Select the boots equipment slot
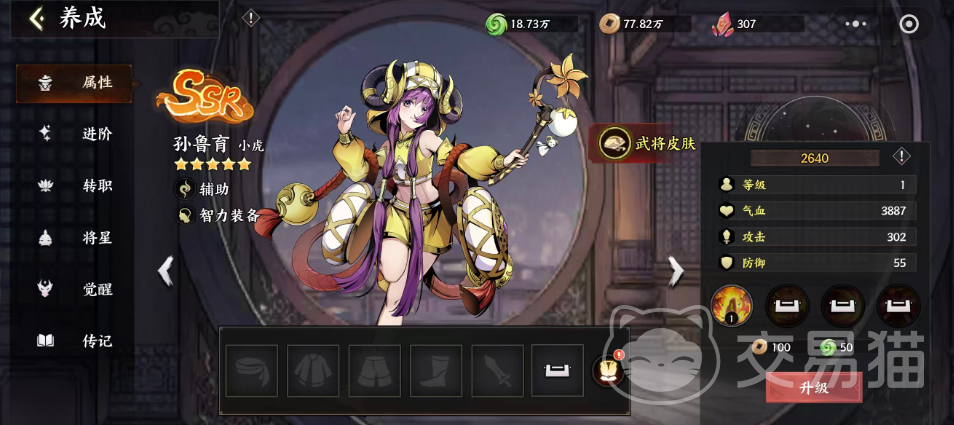Screen dimensions: 954x425 point(436,371)
